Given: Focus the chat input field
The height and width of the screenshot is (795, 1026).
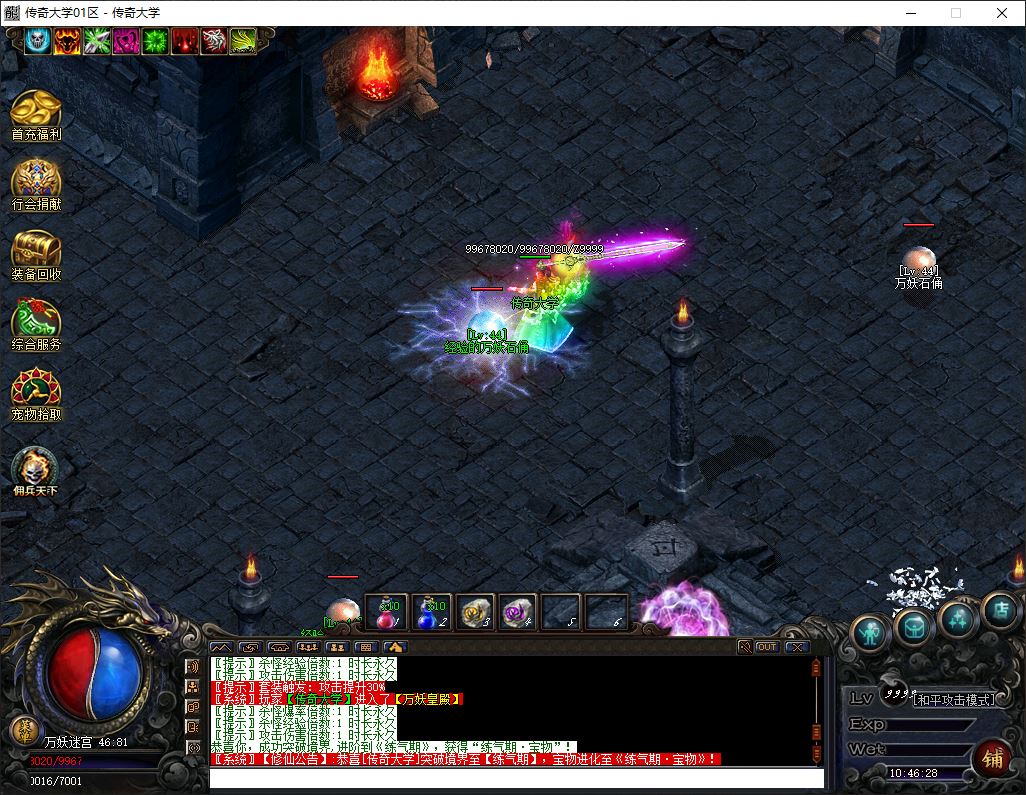Looking at the screenshot, I should [515, 778].
